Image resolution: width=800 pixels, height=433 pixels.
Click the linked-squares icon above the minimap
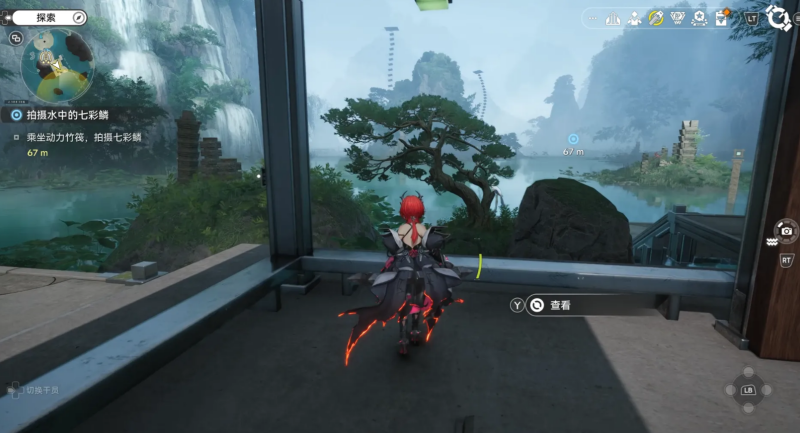(16, 38)
